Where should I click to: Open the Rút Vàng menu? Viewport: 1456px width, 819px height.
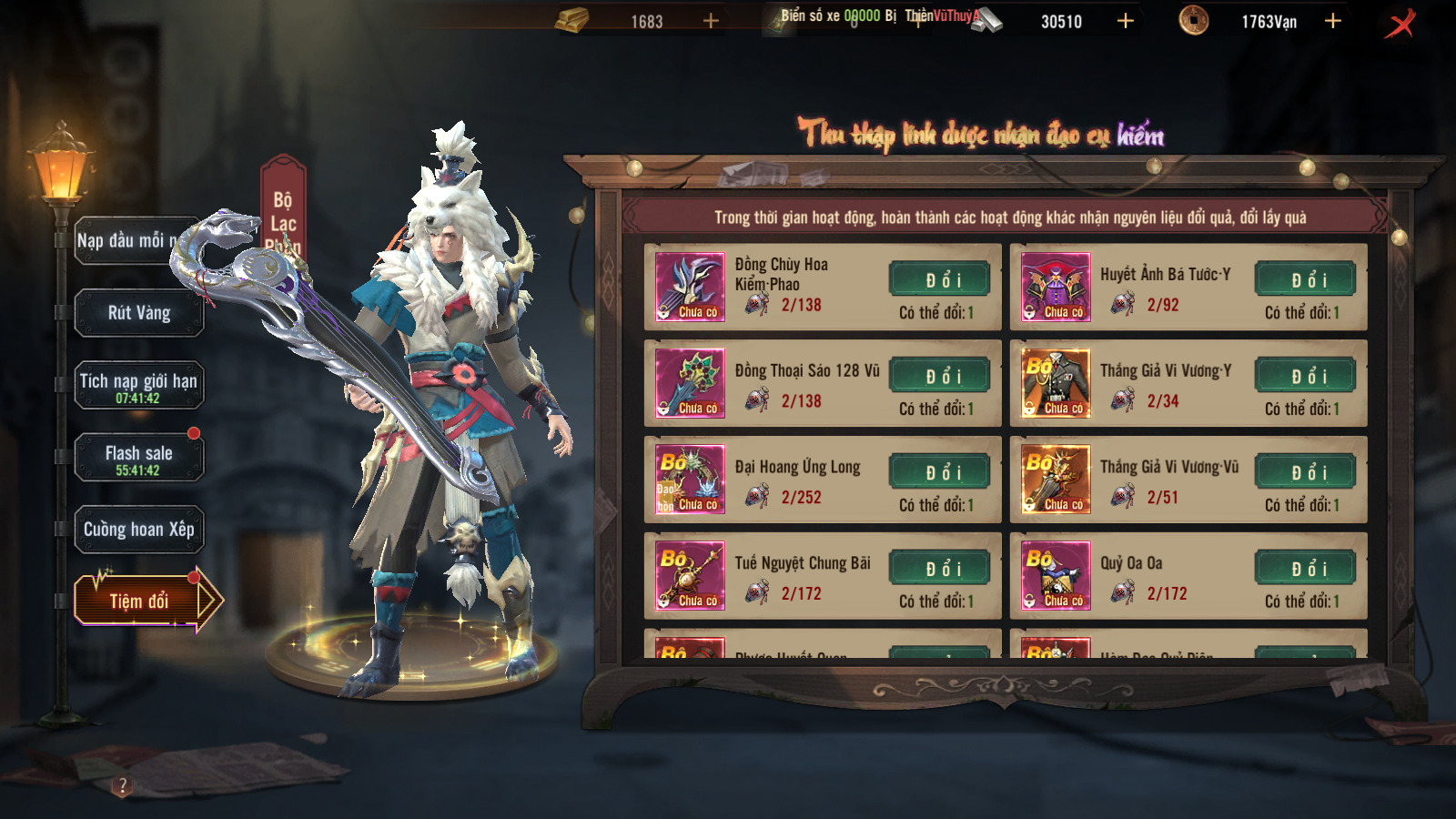click(138, 313)
